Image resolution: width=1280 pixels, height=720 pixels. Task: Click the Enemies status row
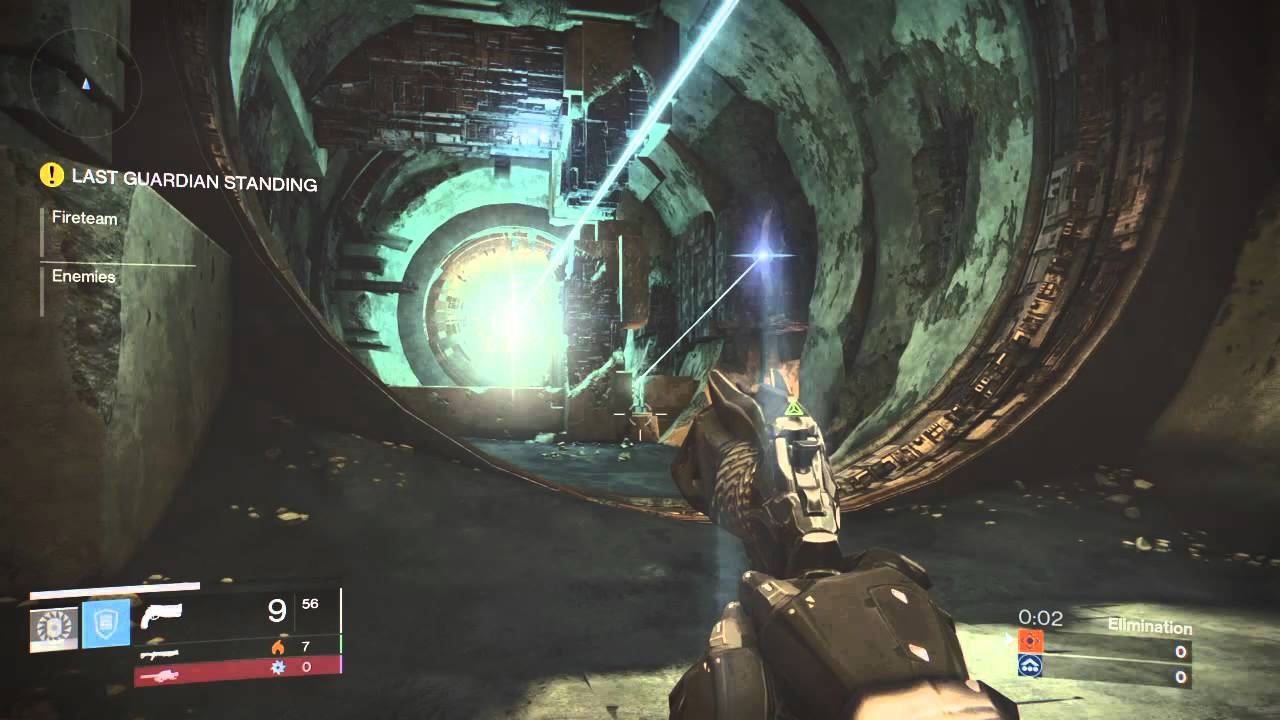(84, 276)
